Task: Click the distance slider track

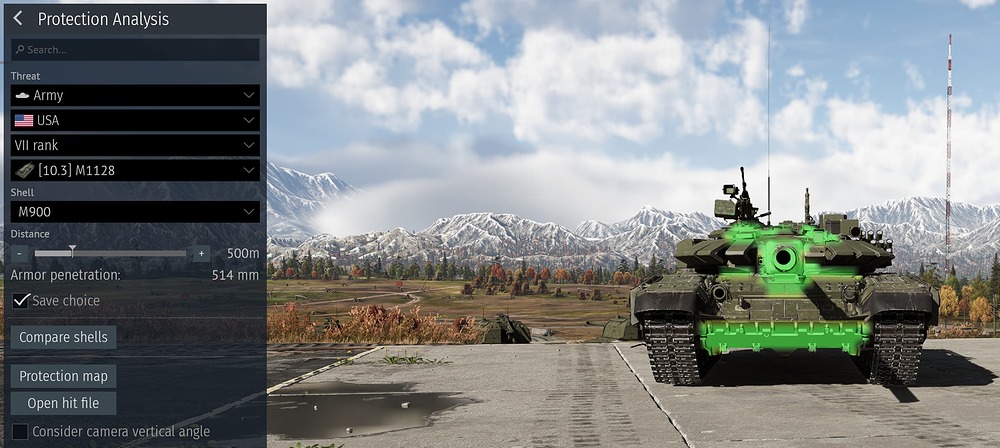Action: 110,253
